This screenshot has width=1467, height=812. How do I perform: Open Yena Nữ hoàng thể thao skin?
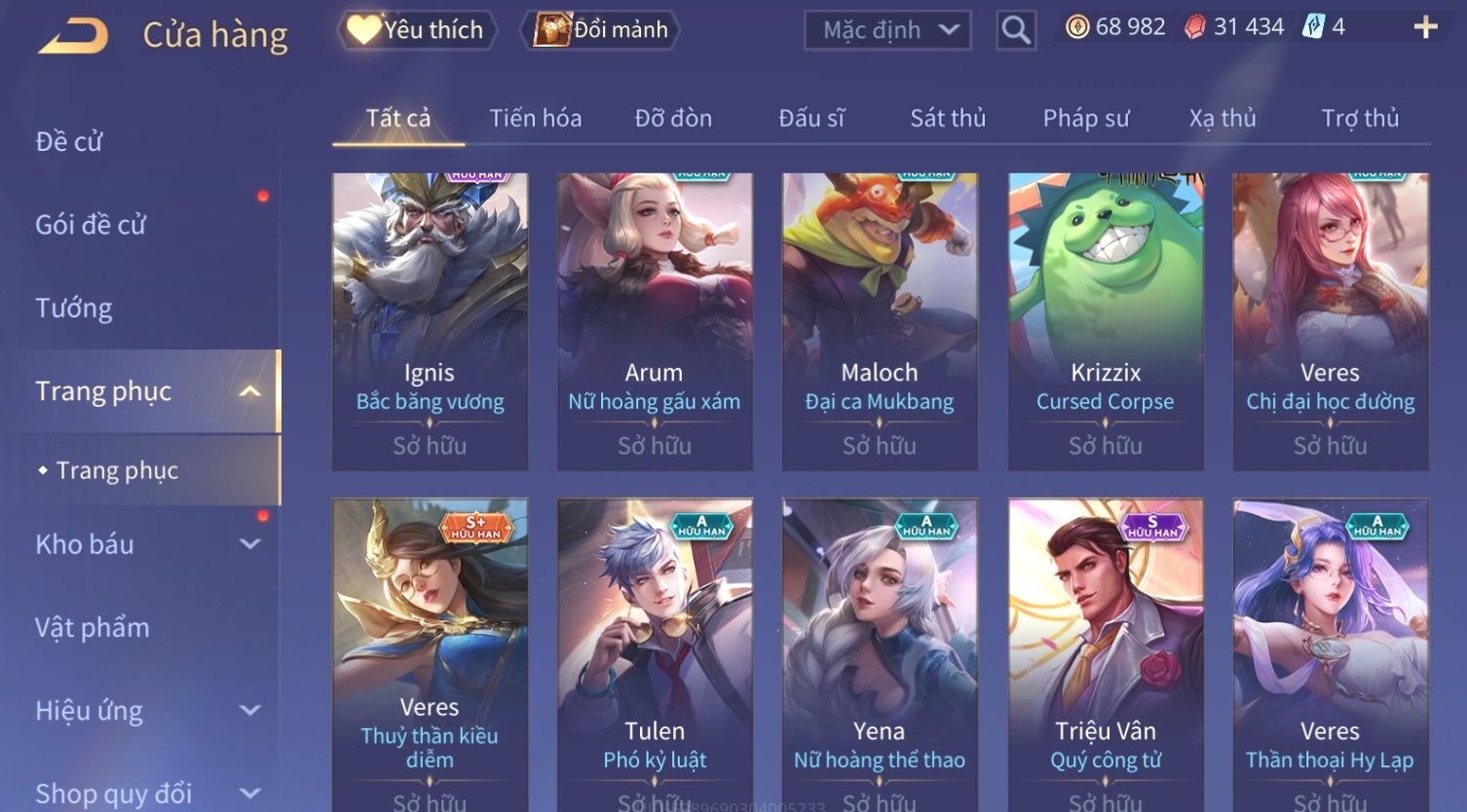pos(880,652)
